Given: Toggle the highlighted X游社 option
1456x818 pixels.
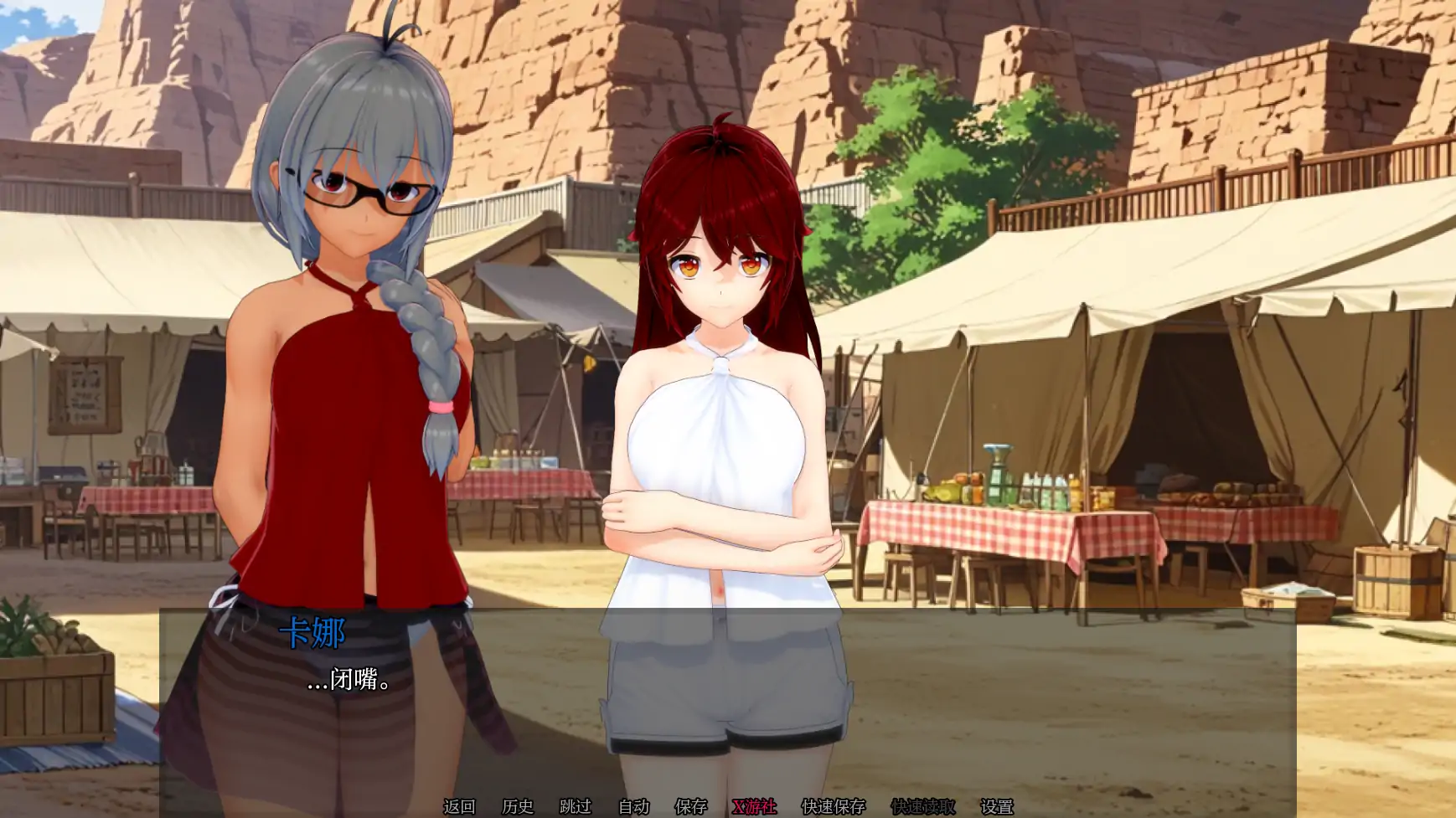Looking at the screenshot, I should pyautogui.click(x=754, y=809).
